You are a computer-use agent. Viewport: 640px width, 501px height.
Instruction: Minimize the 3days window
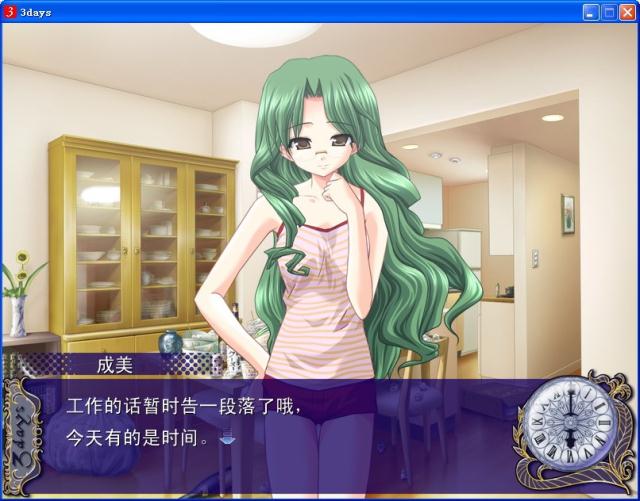tap(591, 12)
